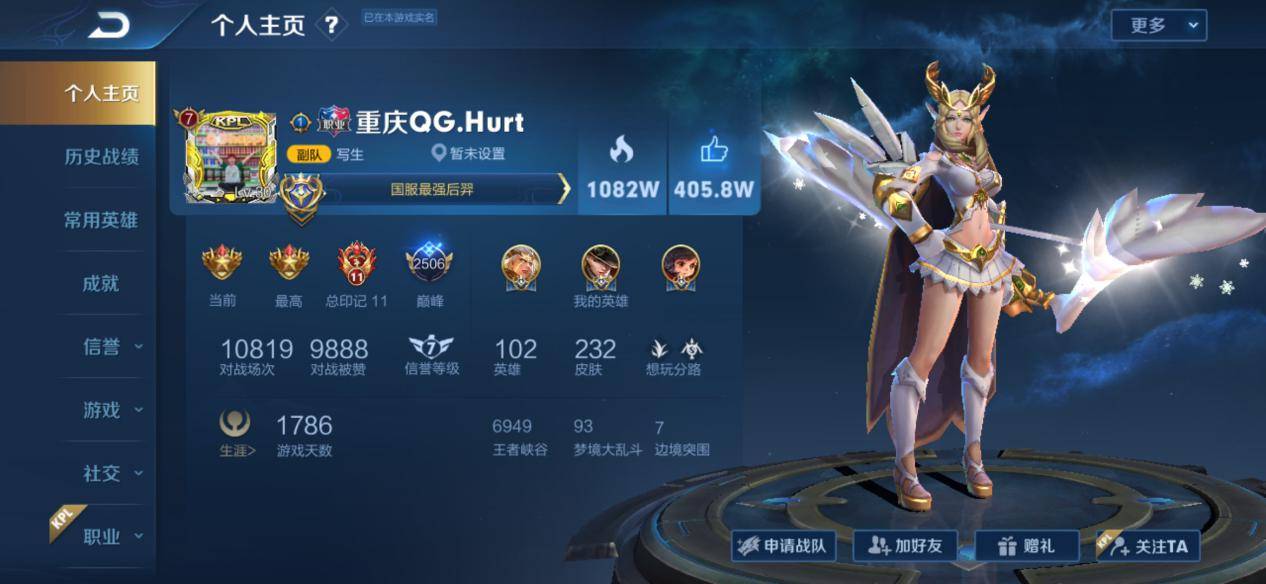Click the flame popularity icon
The image size is (1266, 584).
[x=621, y=151]
